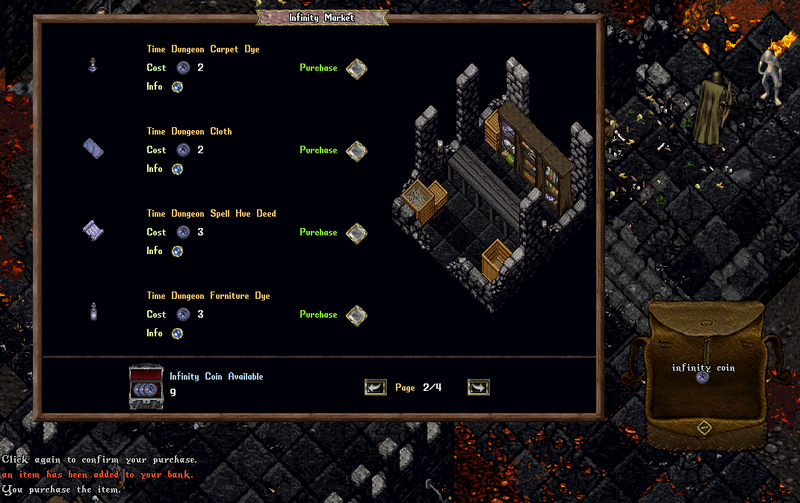Show info for Time Dungeon Carpet Dye
800x503 pixels.
[x=177, y=87]
